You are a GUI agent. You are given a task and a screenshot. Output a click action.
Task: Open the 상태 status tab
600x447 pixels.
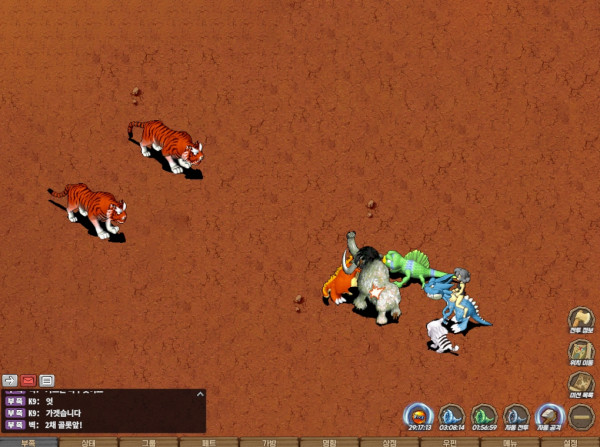click(x=88, y=441)
